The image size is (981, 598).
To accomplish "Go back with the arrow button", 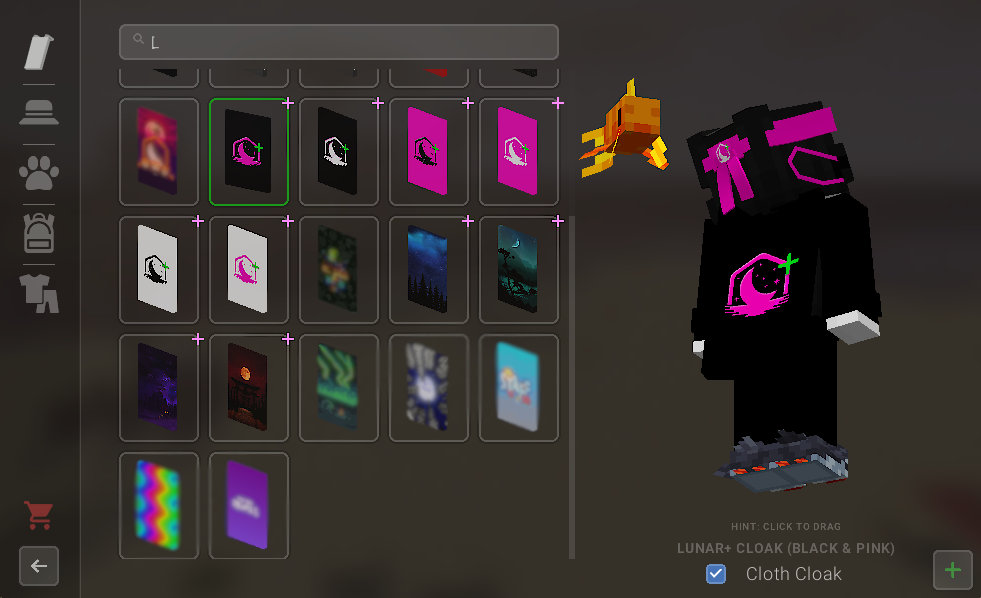I will click(39, 566).
